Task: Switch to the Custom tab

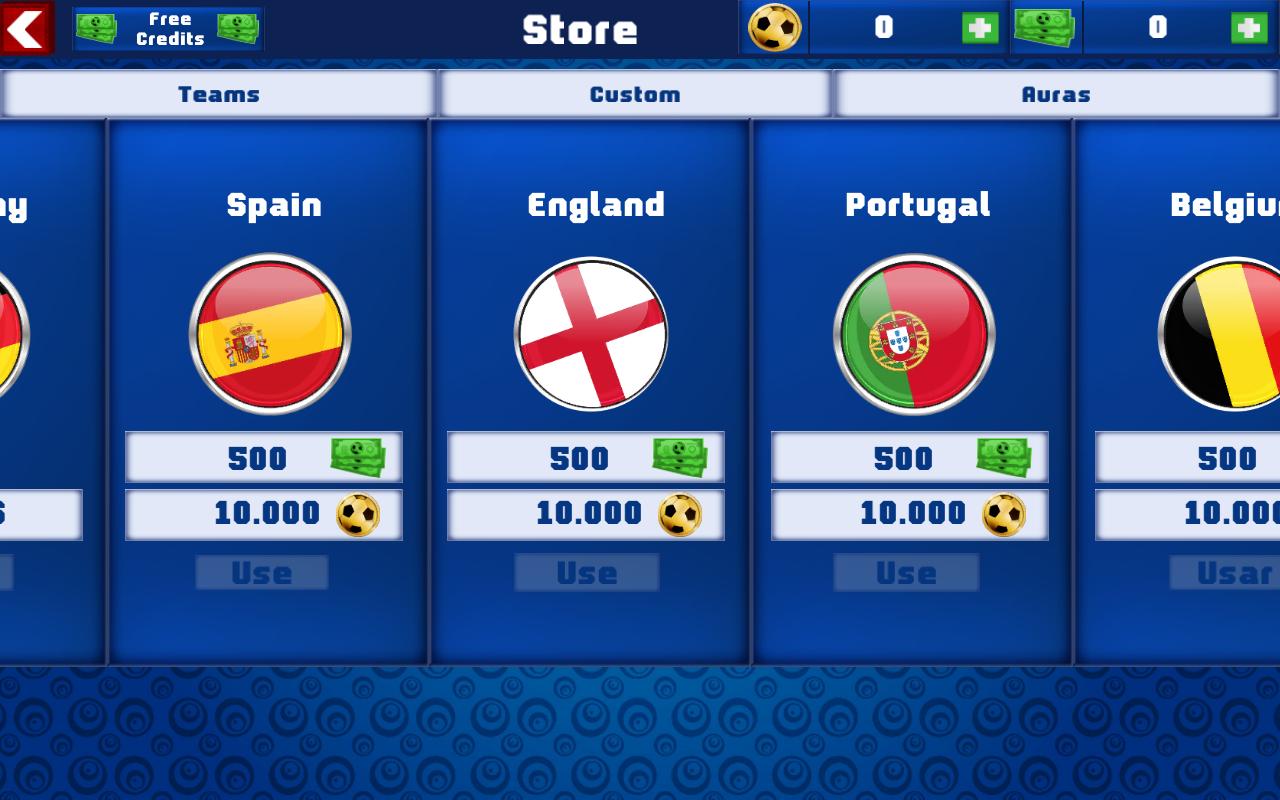Action: click(634, 94)
